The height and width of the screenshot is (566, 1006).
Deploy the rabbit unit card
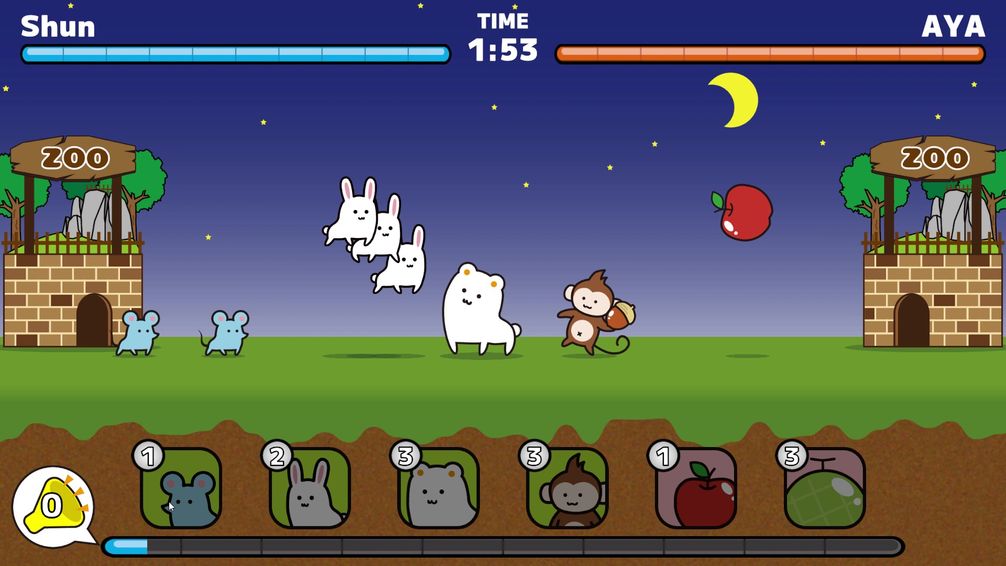tap(310, 490)
